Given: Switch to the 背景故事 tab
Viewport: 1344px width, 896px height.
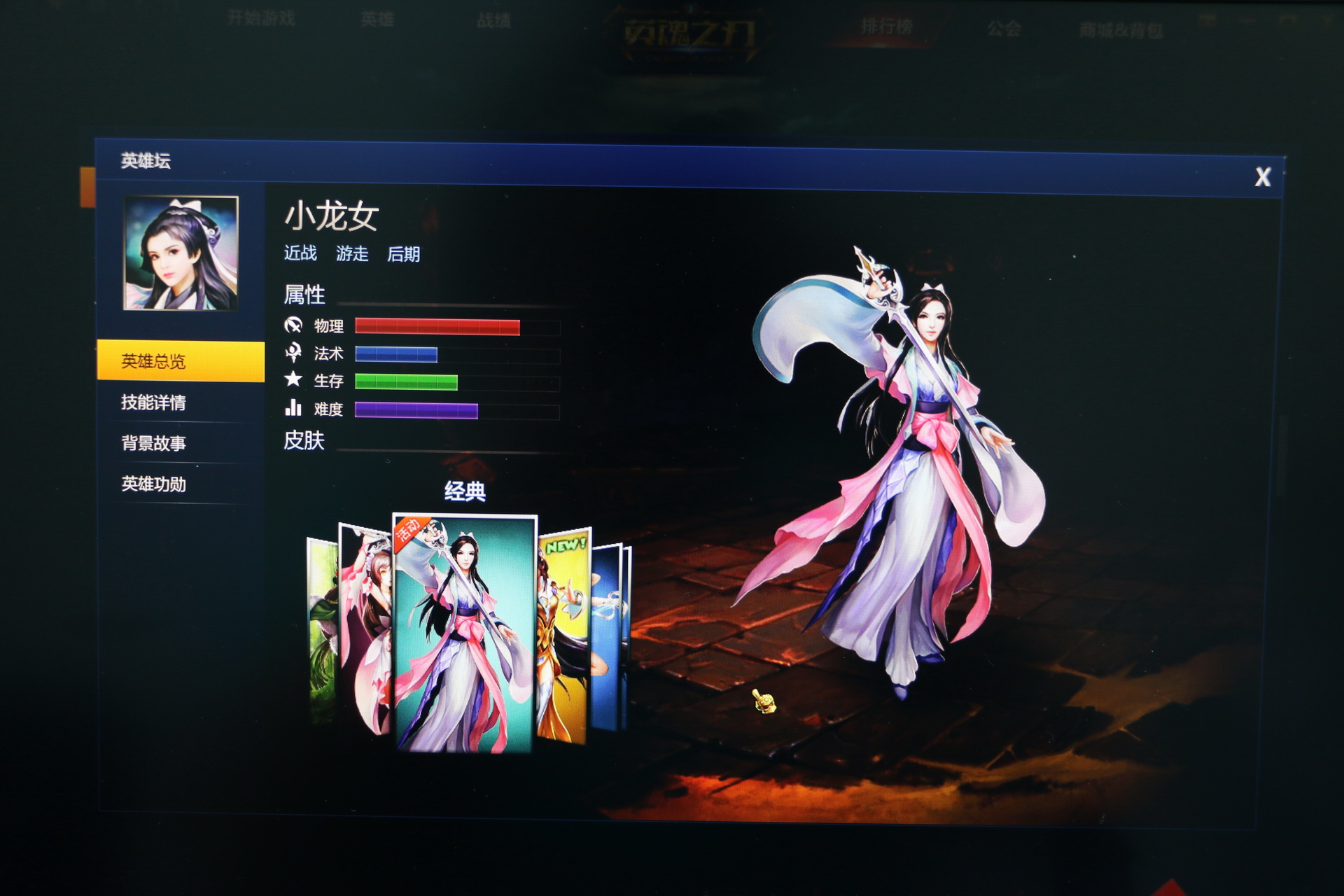Looking at the screenshot, I should click(155, 443).
